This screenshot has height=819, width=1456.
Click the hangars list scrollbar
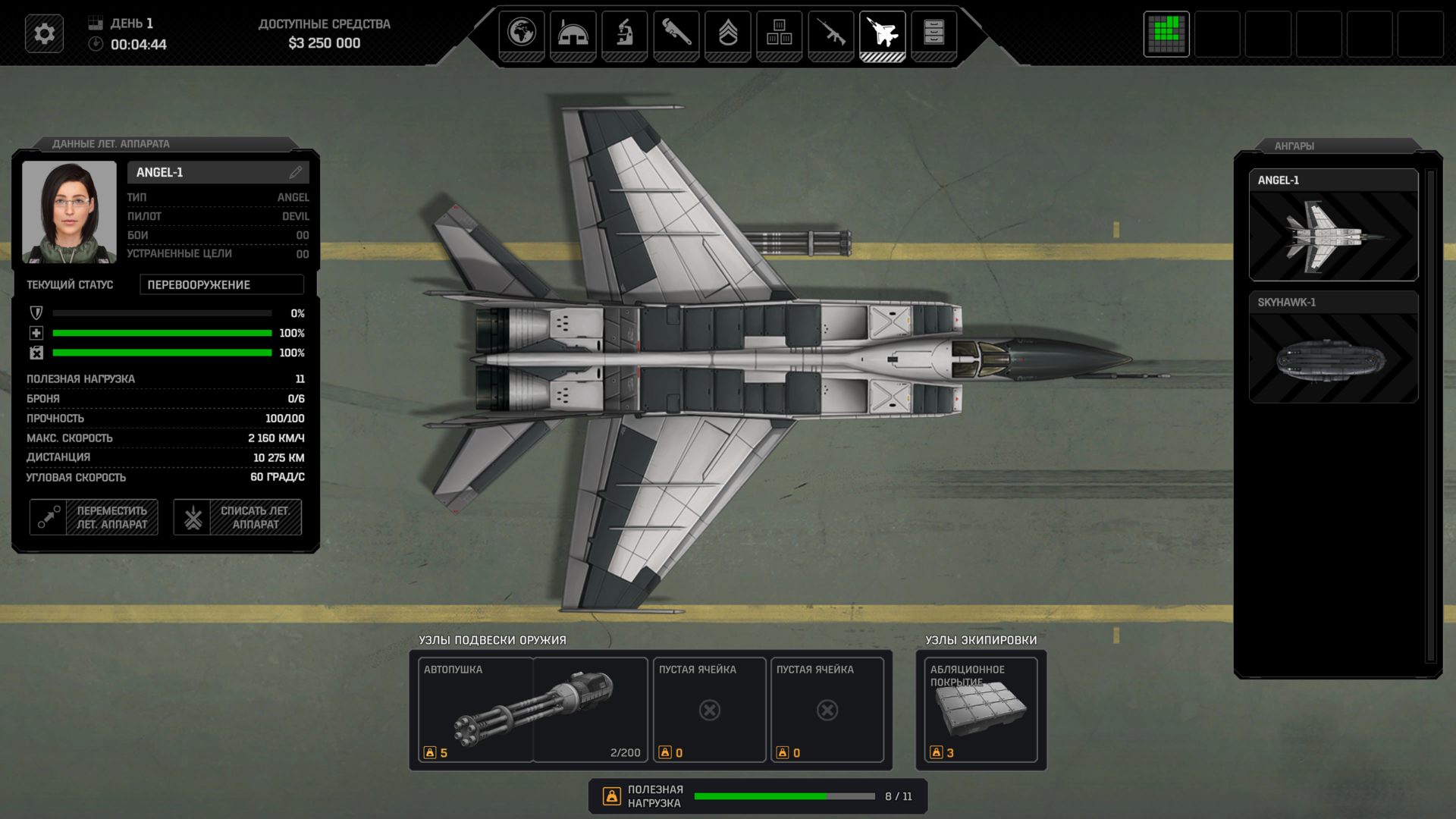1431,416
